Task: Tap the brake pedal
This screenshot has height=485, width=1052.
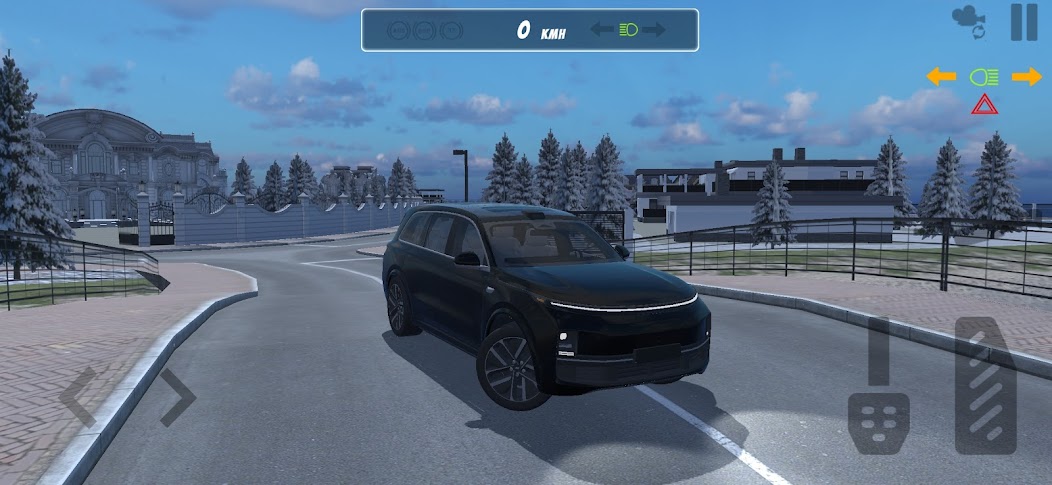Action: 879,420
